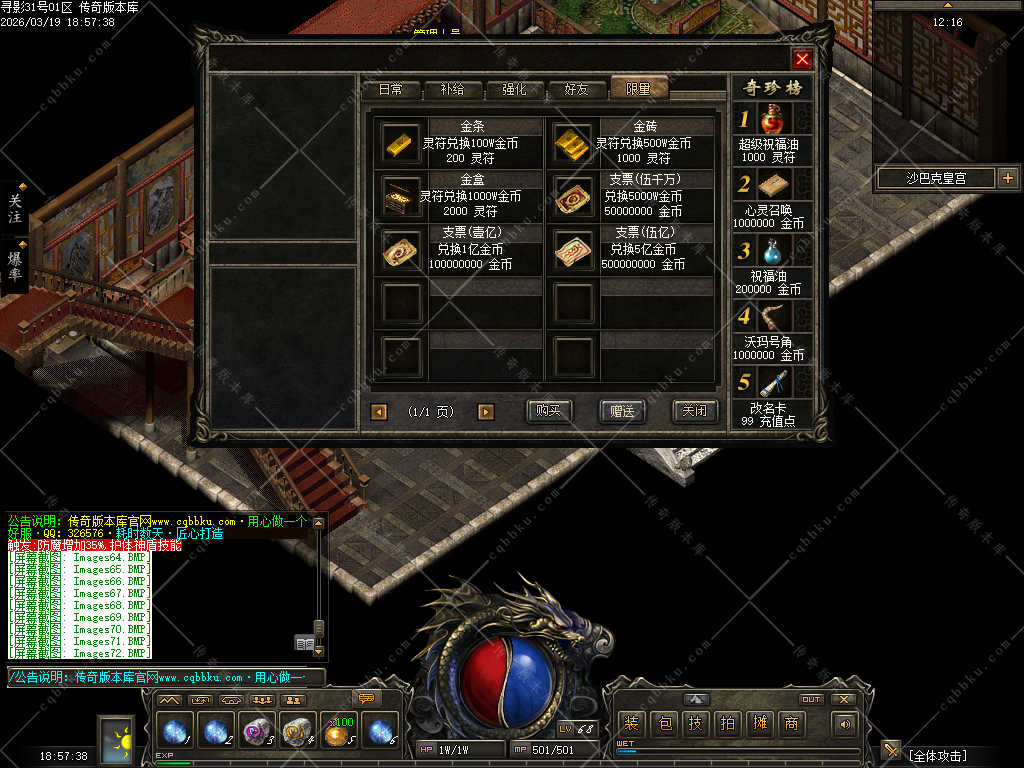Click the 关闭 close button

695,411
